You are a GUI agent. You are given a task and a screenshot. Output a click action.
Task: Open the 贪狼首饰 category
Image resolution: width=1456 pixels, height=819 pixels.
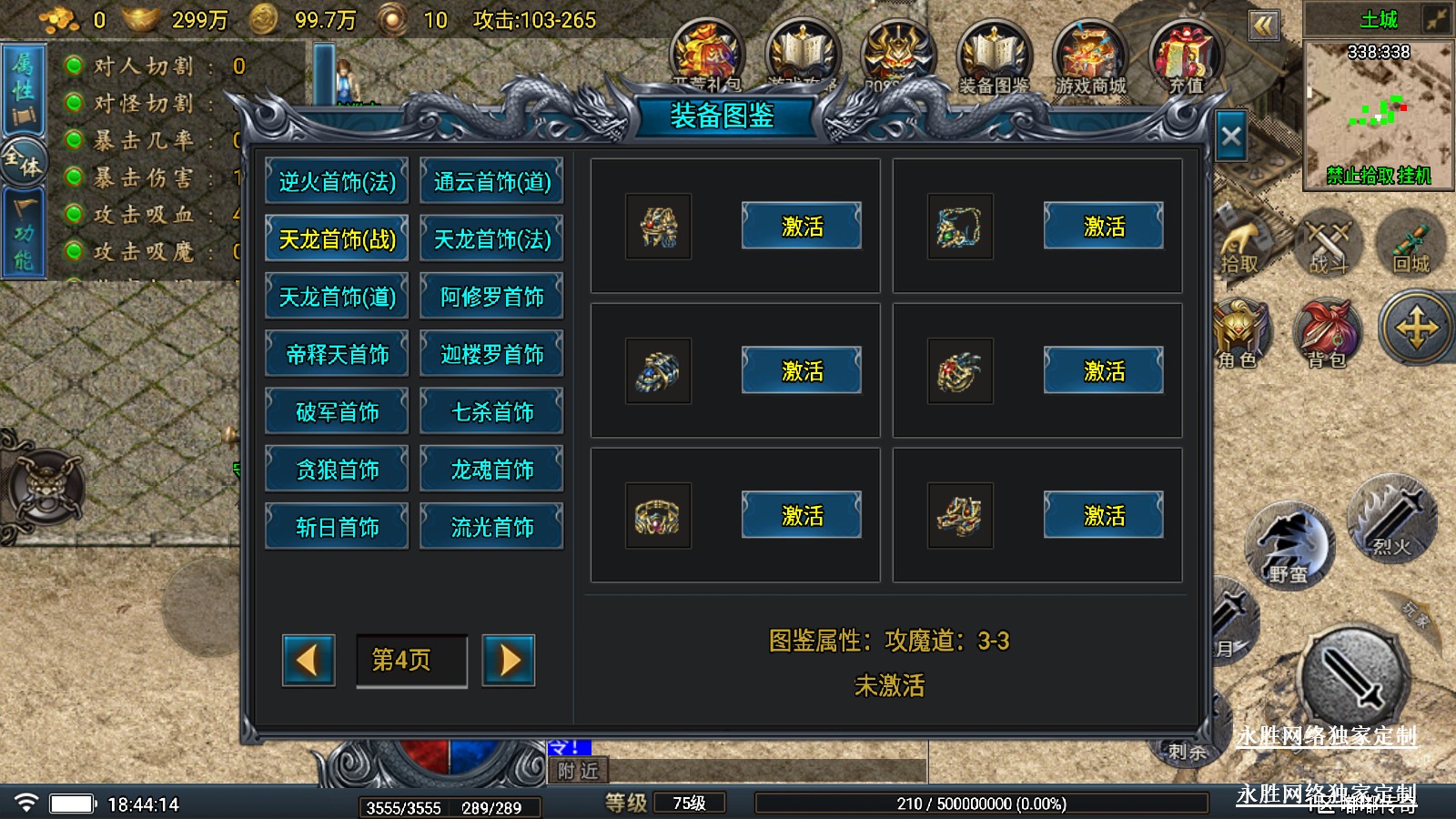[x=337, y=470]
